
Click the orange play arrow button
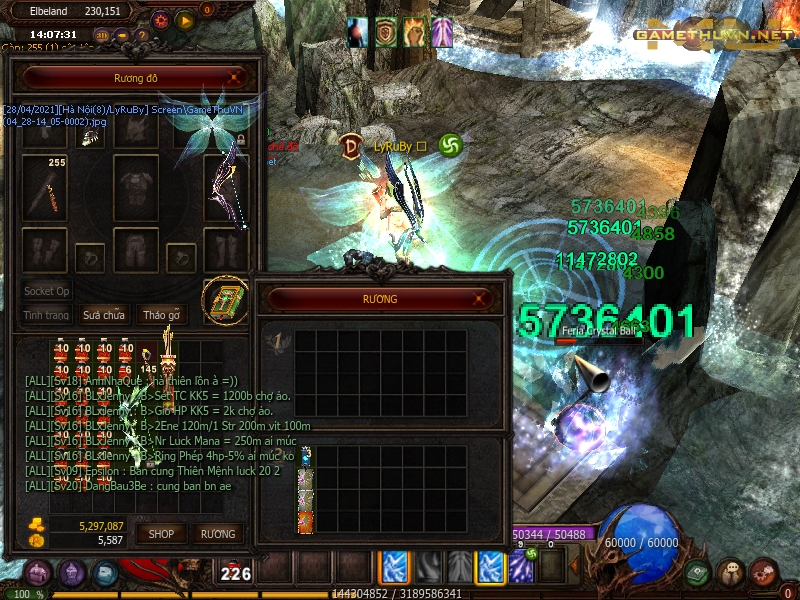coord(185,19)
